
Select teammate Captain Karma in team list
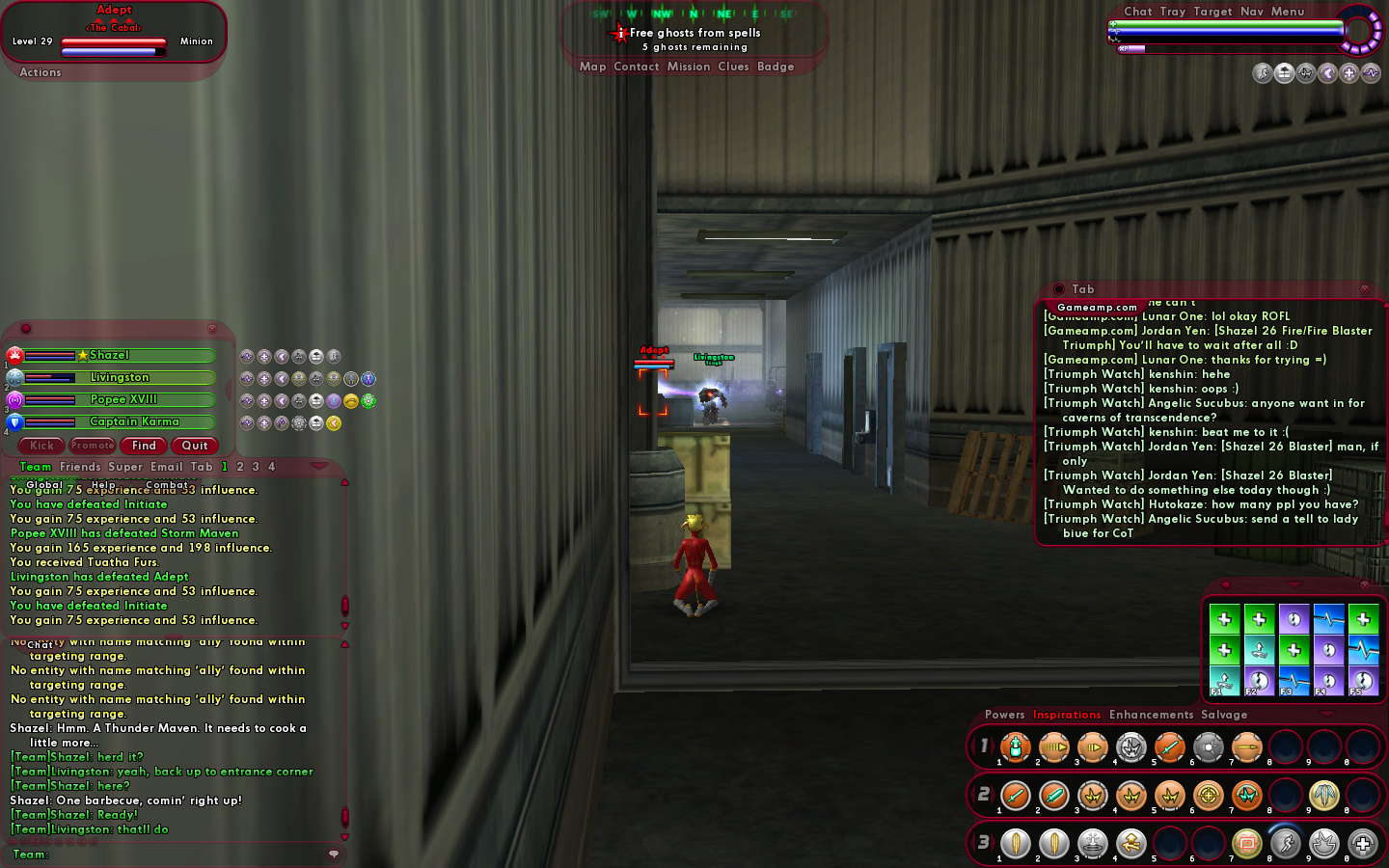[134, 422]
